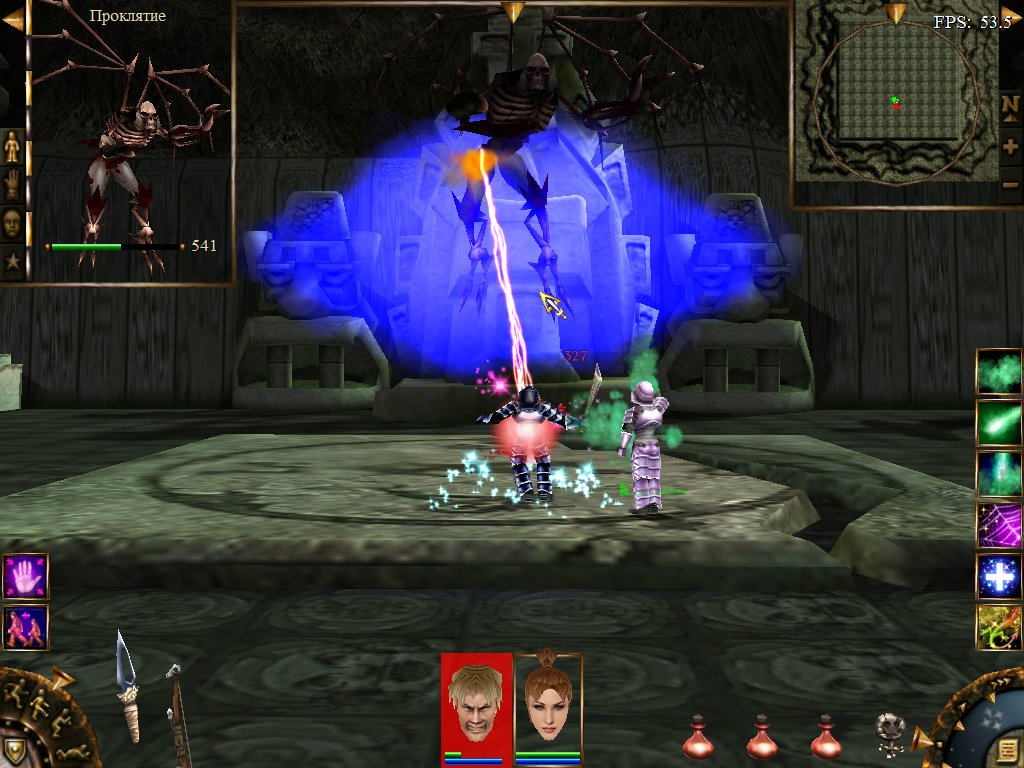Zoom out the minimap with minus button

[x=1010, y=185]
